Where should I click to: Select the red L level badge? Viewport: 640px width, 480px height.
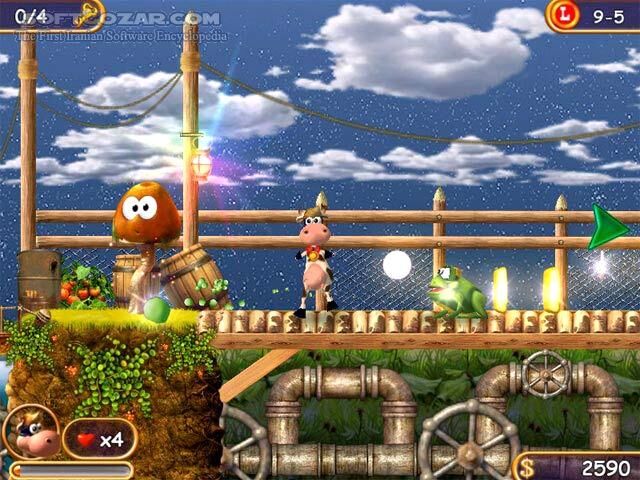point(562,15)
